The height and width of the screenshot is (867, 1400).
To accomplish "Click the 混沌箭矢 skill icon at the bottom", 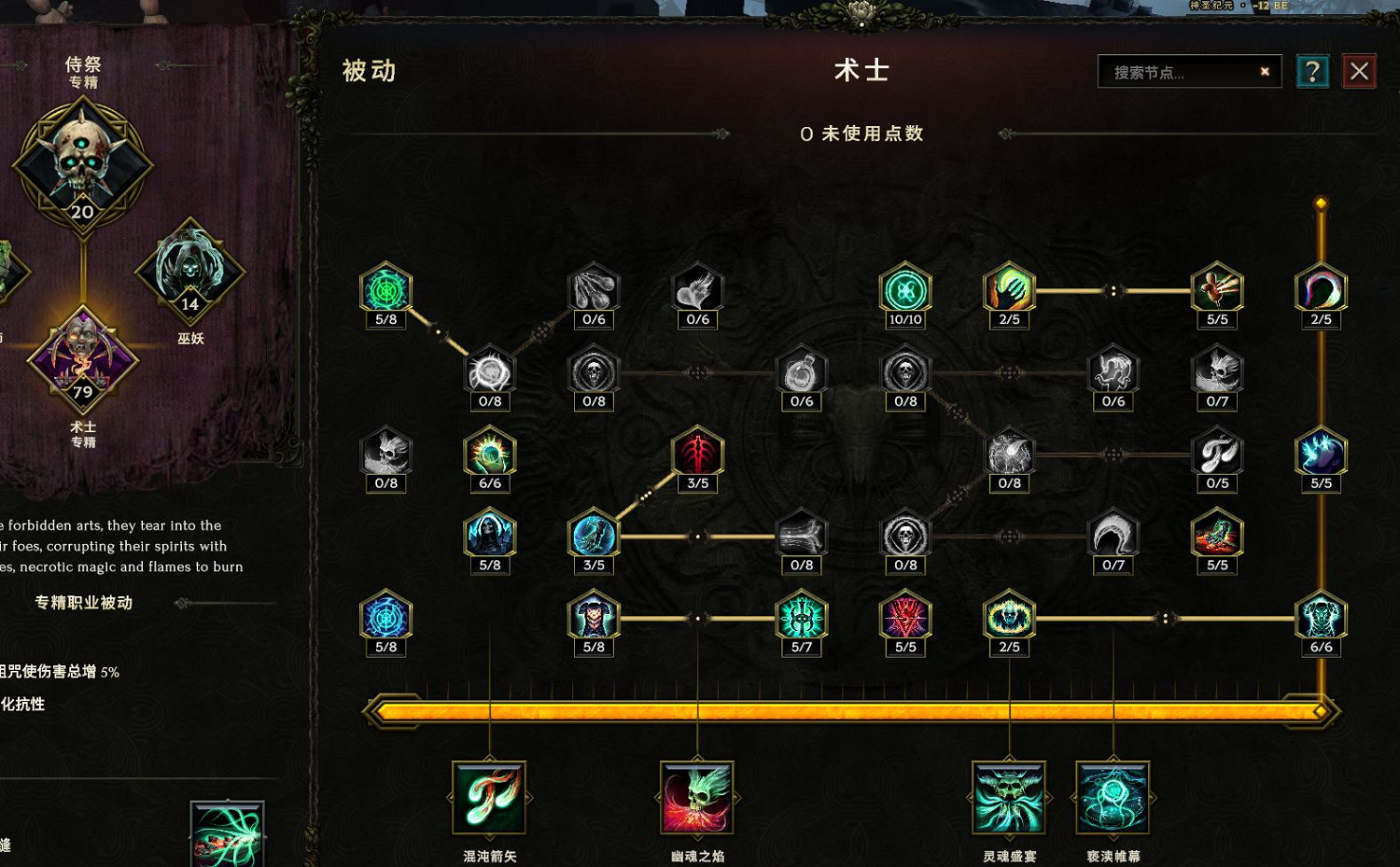I will 489,800.
